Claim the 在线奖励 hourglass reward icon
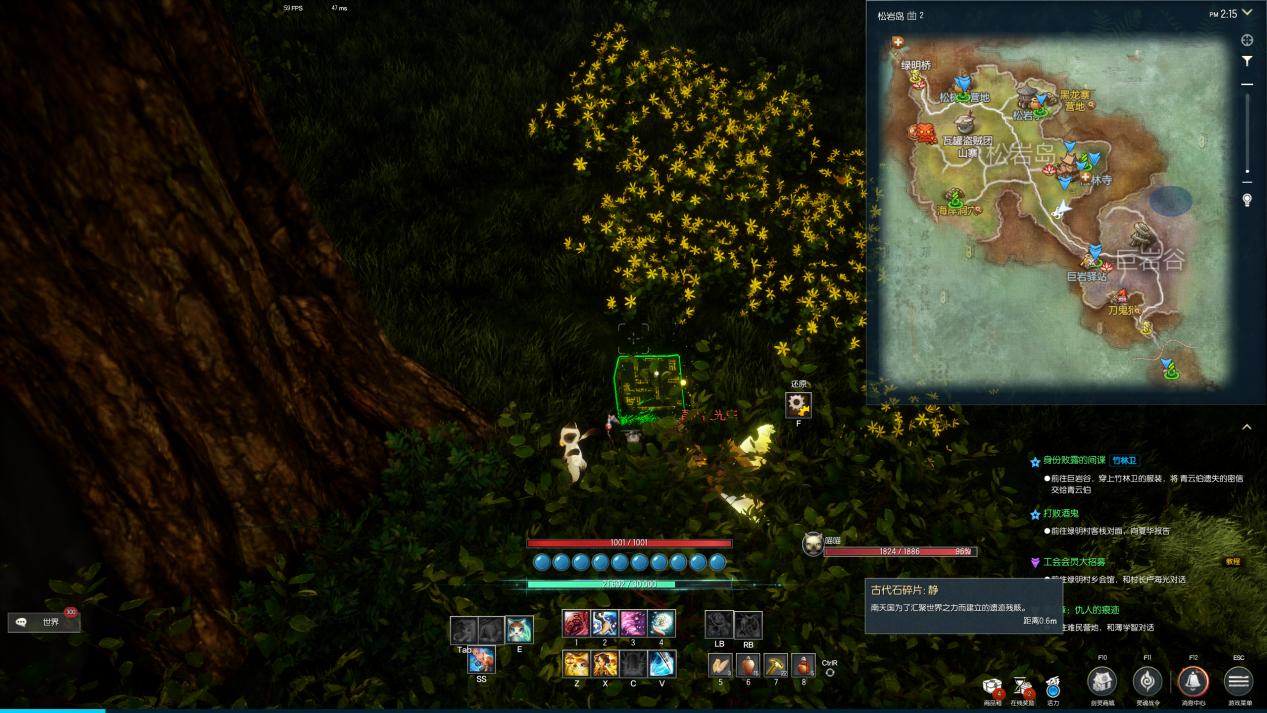This screenshot has width=1267, height=713. 1023,685
